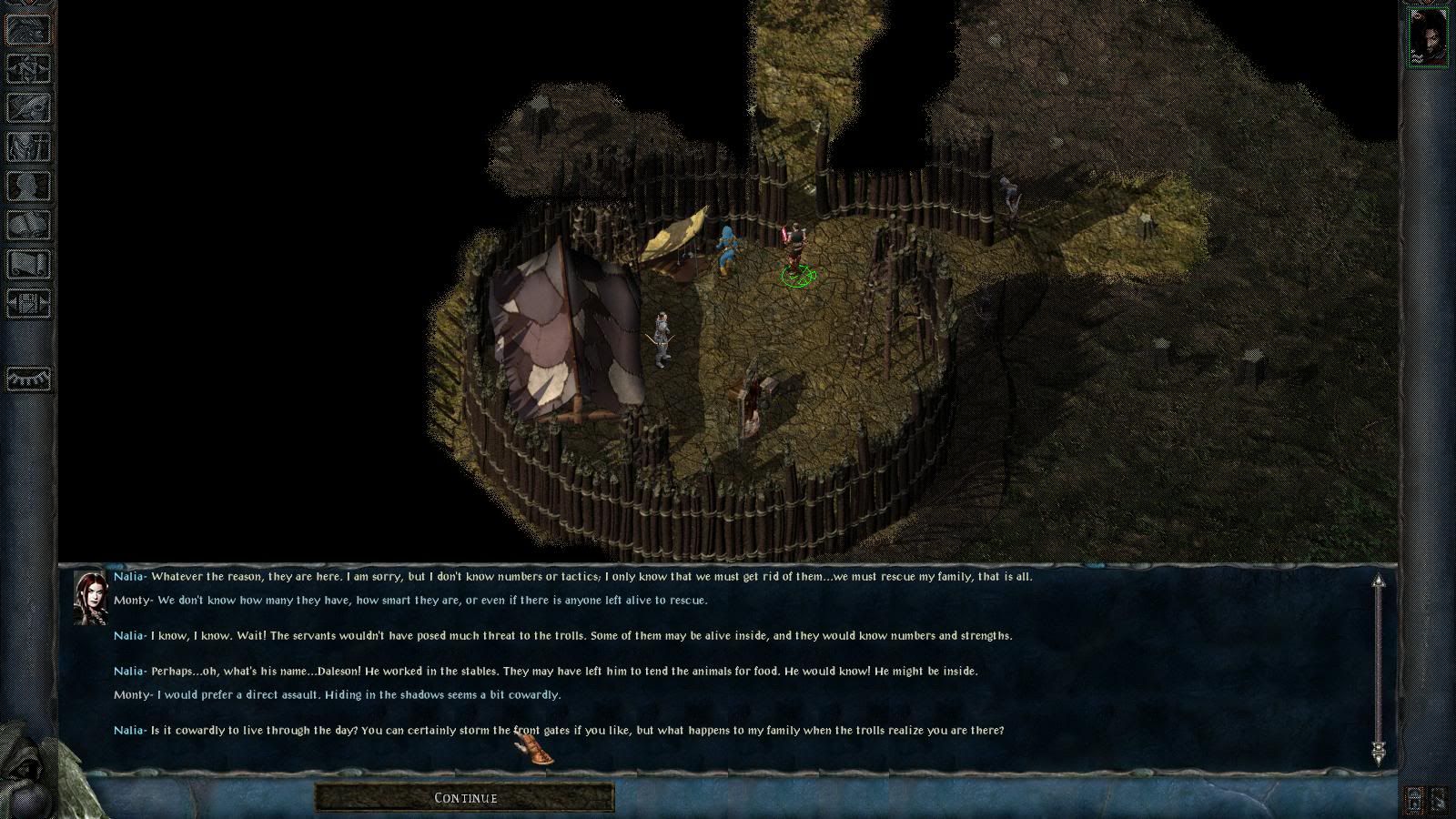Open the priest spell scroll
This screenshot has height=819, width=1456.
pyautogui.click(x=28, y=264)
